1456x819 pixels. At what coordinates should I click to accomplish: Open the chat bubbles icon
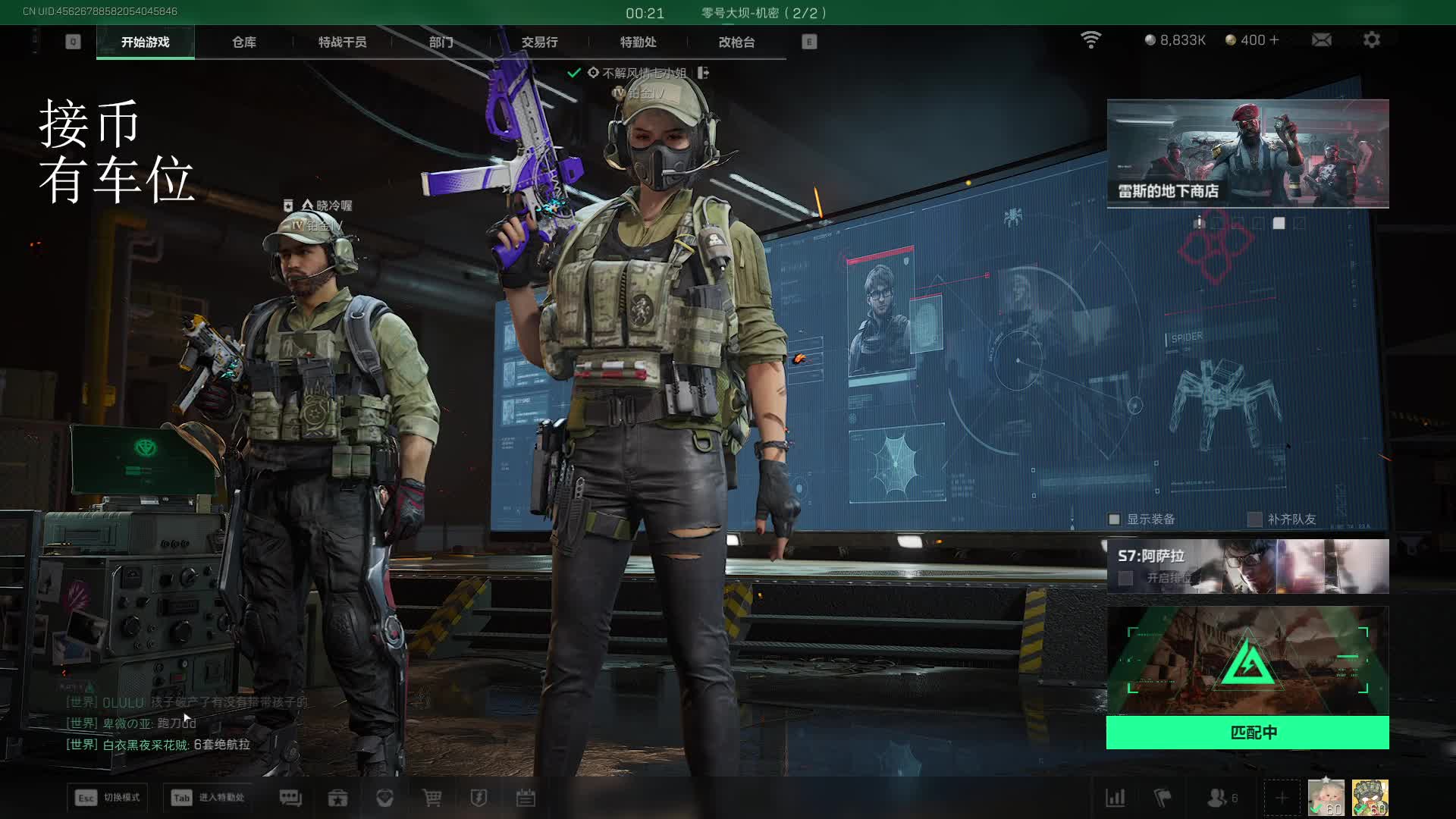pos(290,798)
